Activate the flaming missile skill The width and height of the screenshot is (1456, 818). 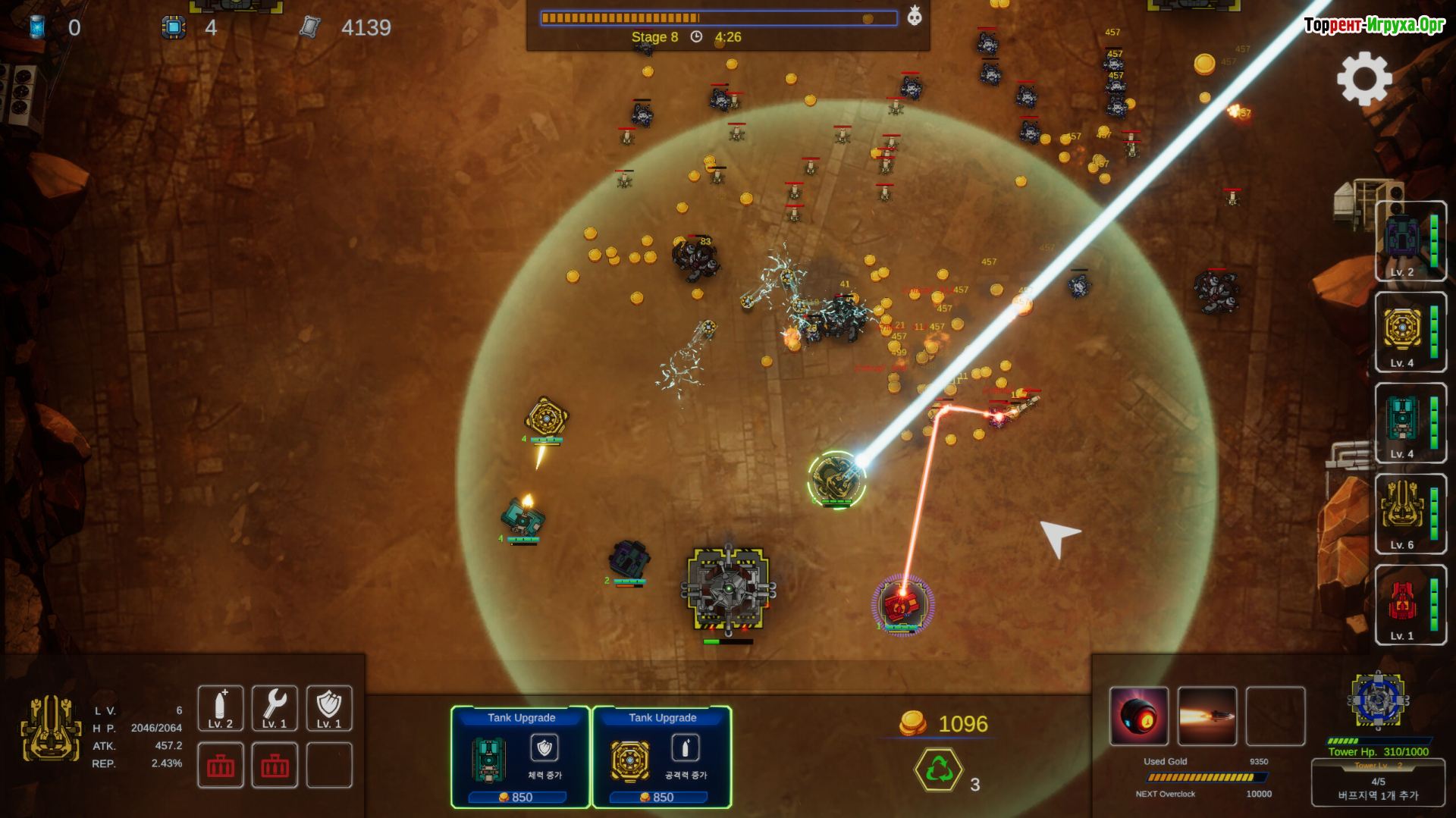pyautogui.click(x=1207, y=716)
